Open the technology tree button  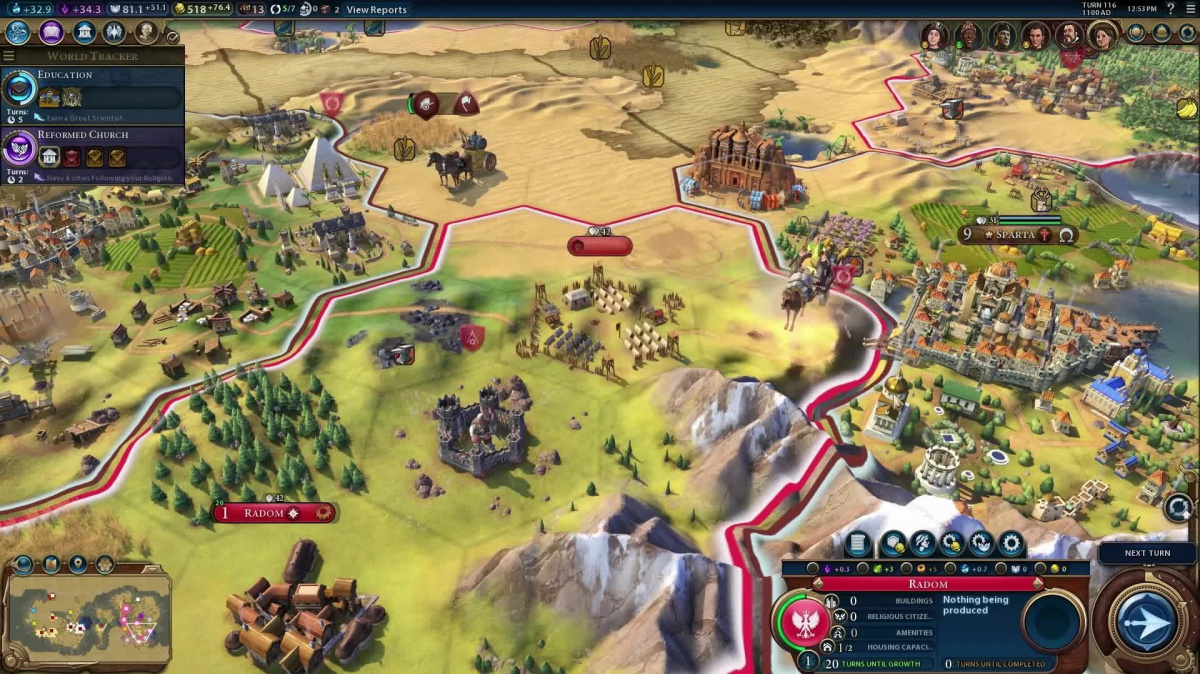coord(18,32)
